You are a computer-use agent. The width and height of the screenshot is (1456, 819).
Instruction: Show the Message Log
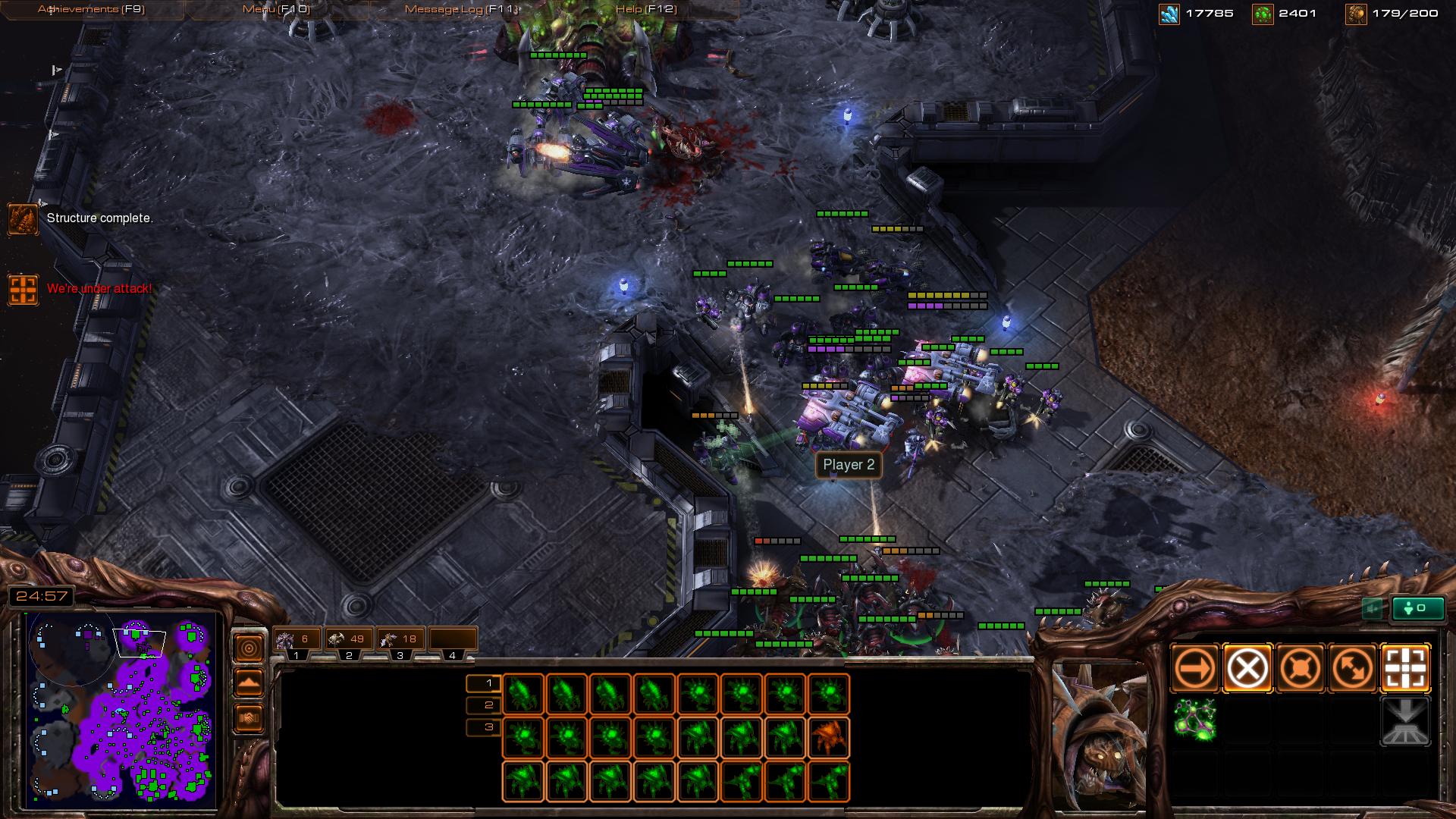[x=460, y=10]
